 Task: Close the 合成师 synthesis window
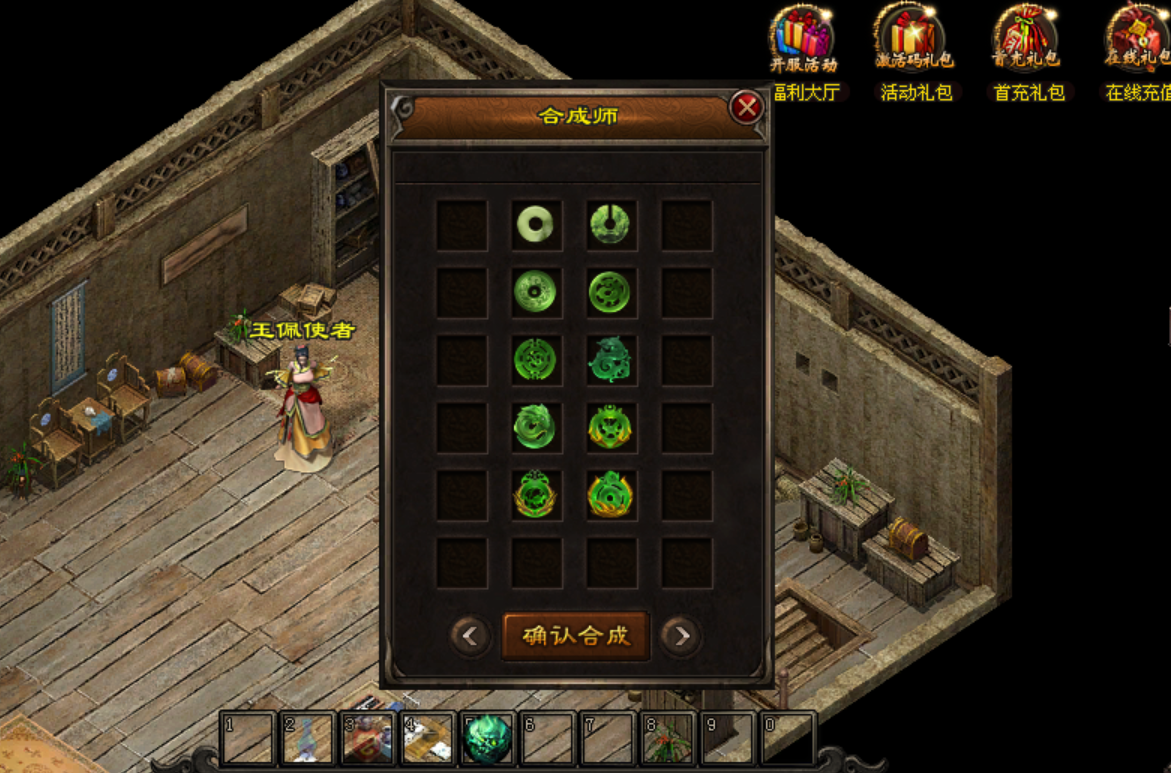(x=746, y=107)
